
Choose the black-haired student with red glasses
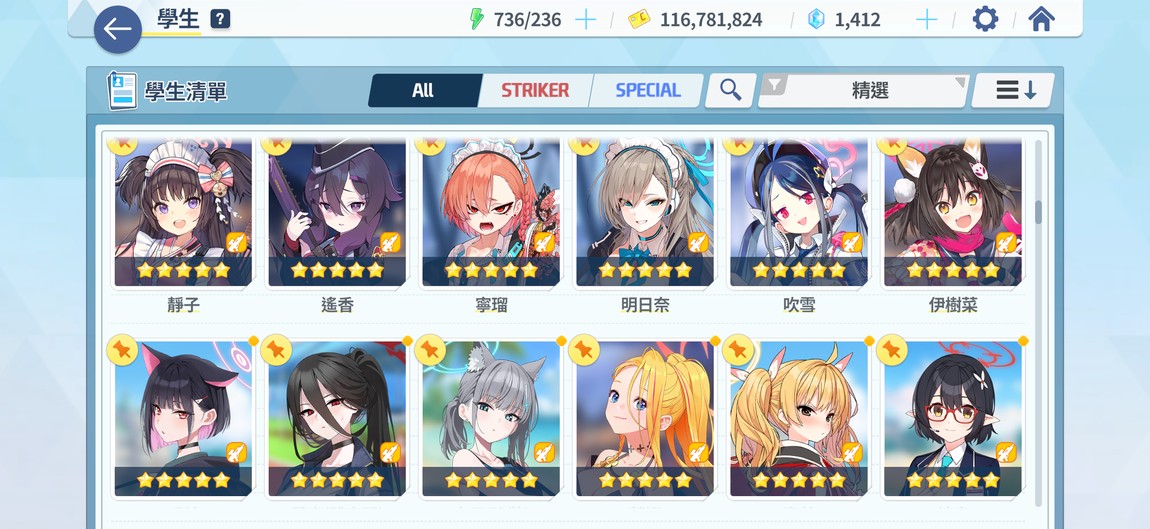[953, 420]
